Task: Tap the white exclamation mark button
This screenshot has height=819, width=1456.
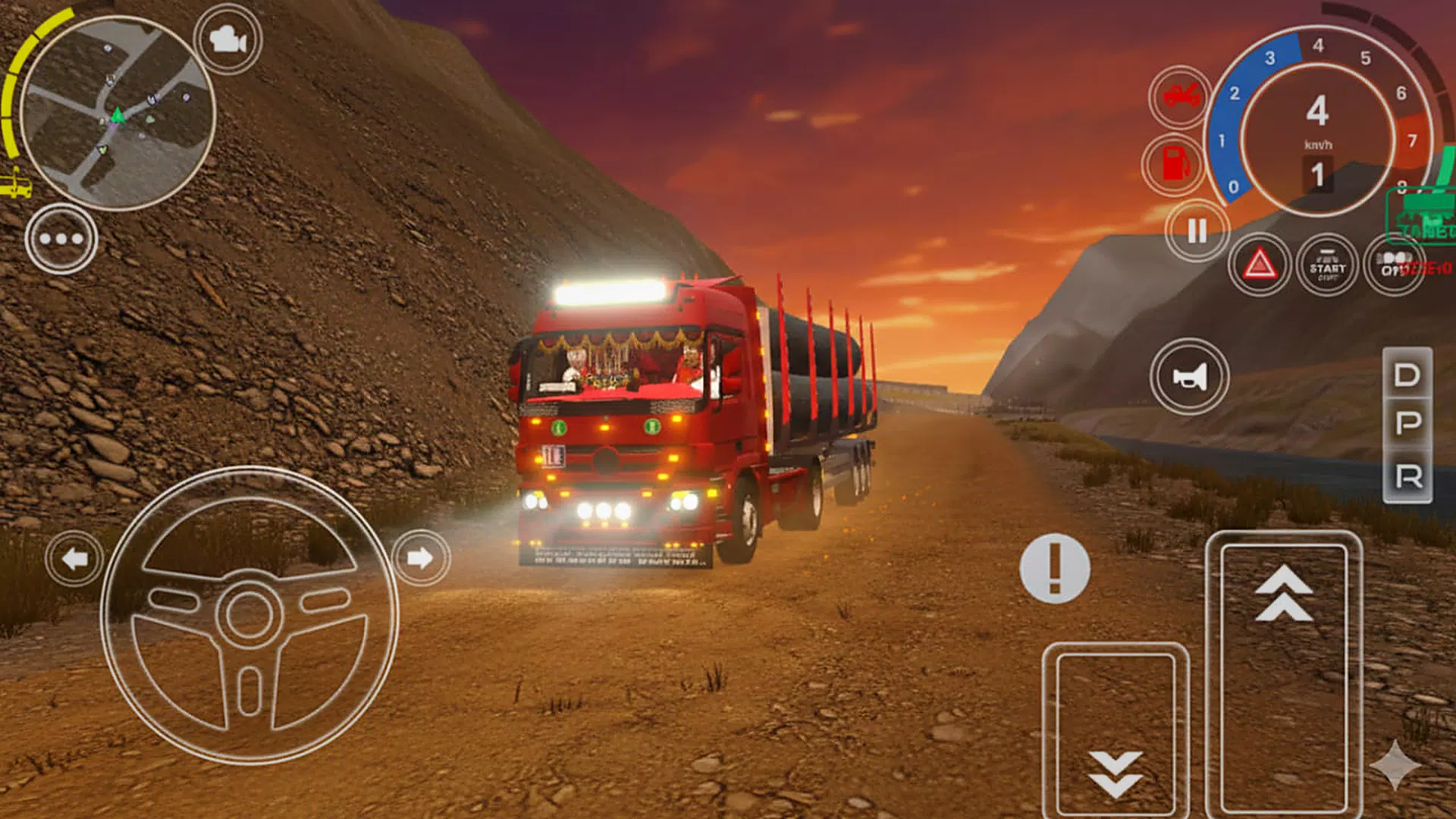Action: (1055, 568)
